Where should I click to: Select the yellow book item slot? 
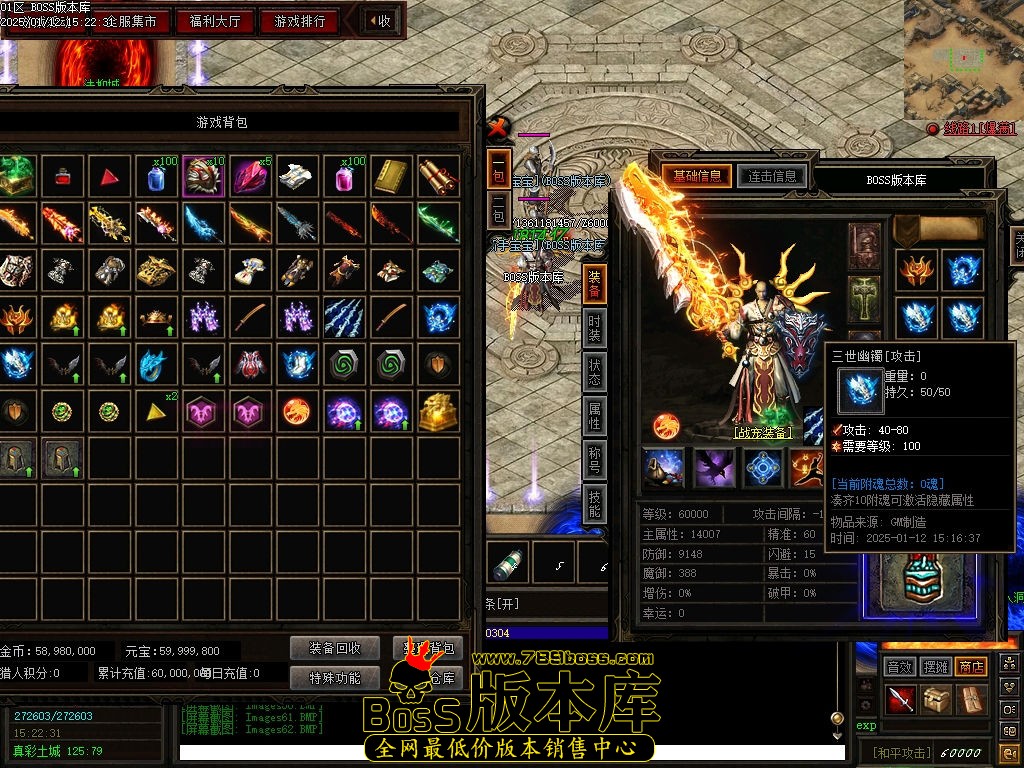[x=391, y=176]
